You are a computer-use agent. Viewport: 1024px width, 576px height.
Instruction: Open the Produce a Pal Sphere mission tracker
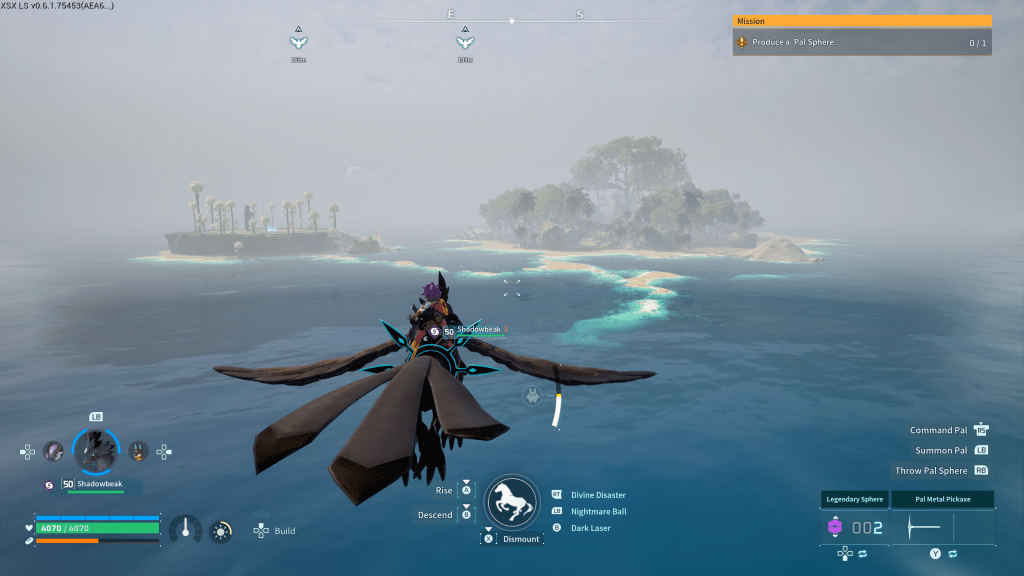861,43
